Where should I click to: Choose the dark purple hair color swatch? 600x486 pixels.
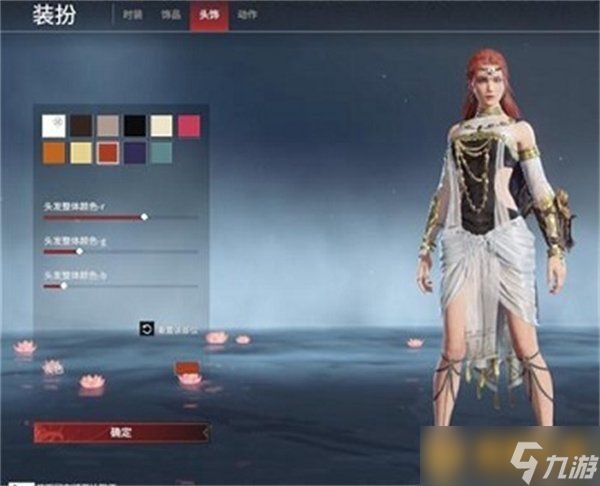pos(135,152)
